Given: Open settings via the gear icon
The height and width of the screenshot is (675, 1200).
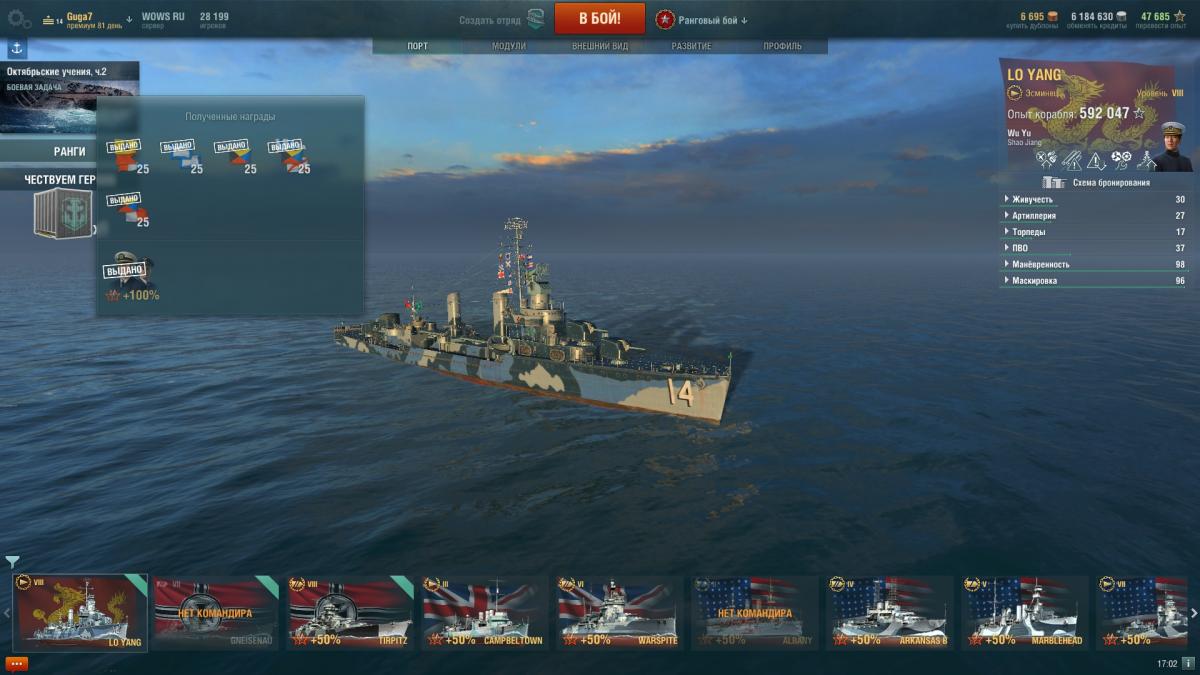Looking at the screenshot, I should (18, 19).
